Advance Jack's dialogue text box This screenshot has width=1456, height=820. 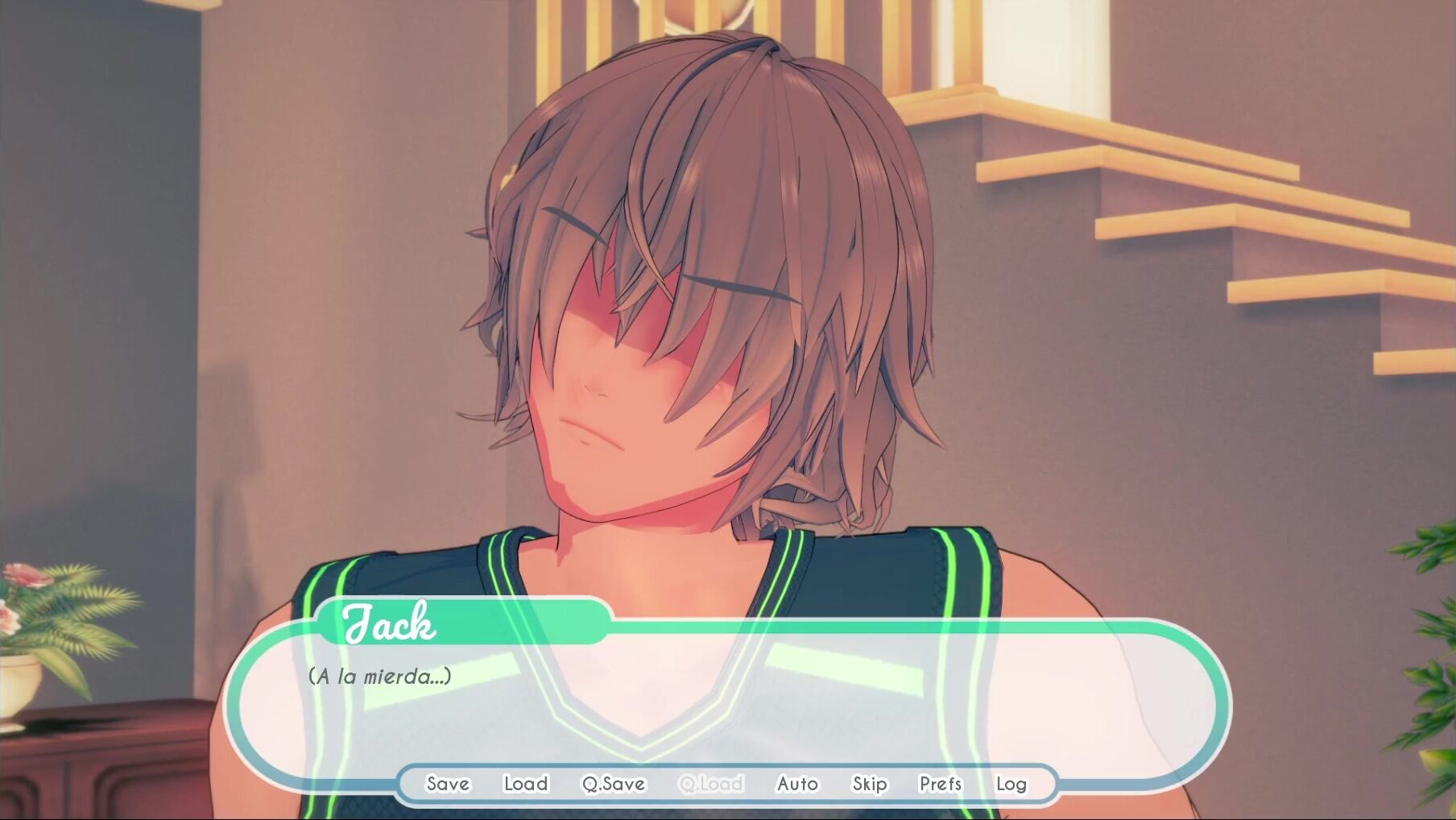(725, 701)
